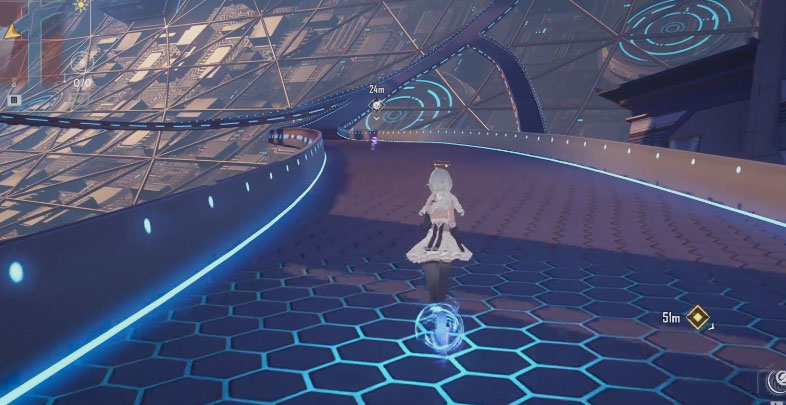
Task: Click the small square icon below the minimap
Action: pos(14,99)
